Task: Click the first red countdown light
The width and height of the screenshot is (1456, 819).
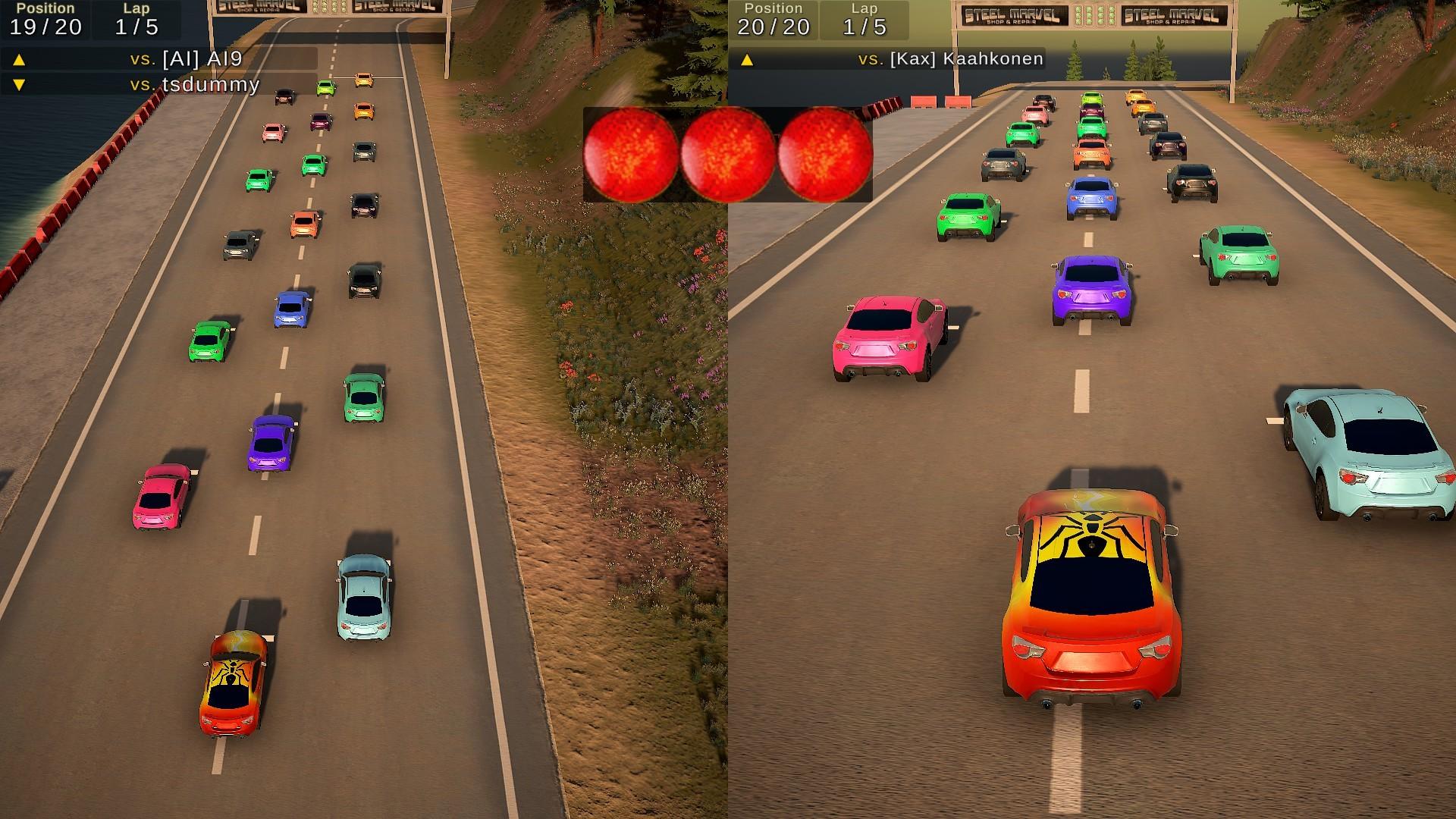Action: click(631, 153)
